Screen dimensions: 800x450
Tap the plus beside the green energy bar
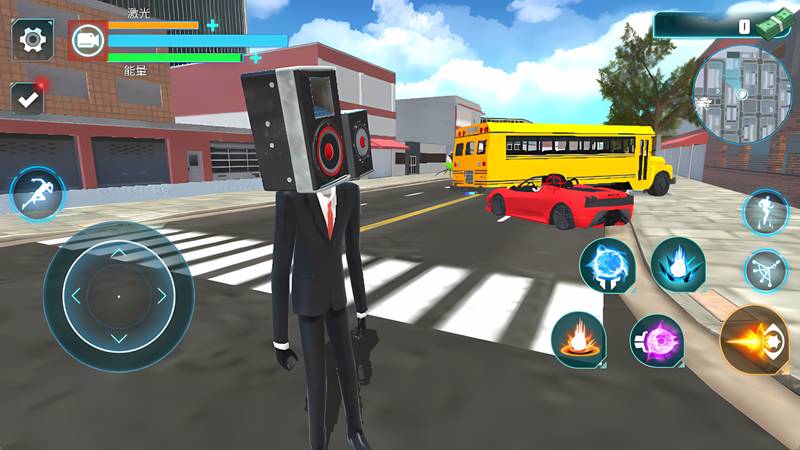pyautogui.click(x=256, y=58)
